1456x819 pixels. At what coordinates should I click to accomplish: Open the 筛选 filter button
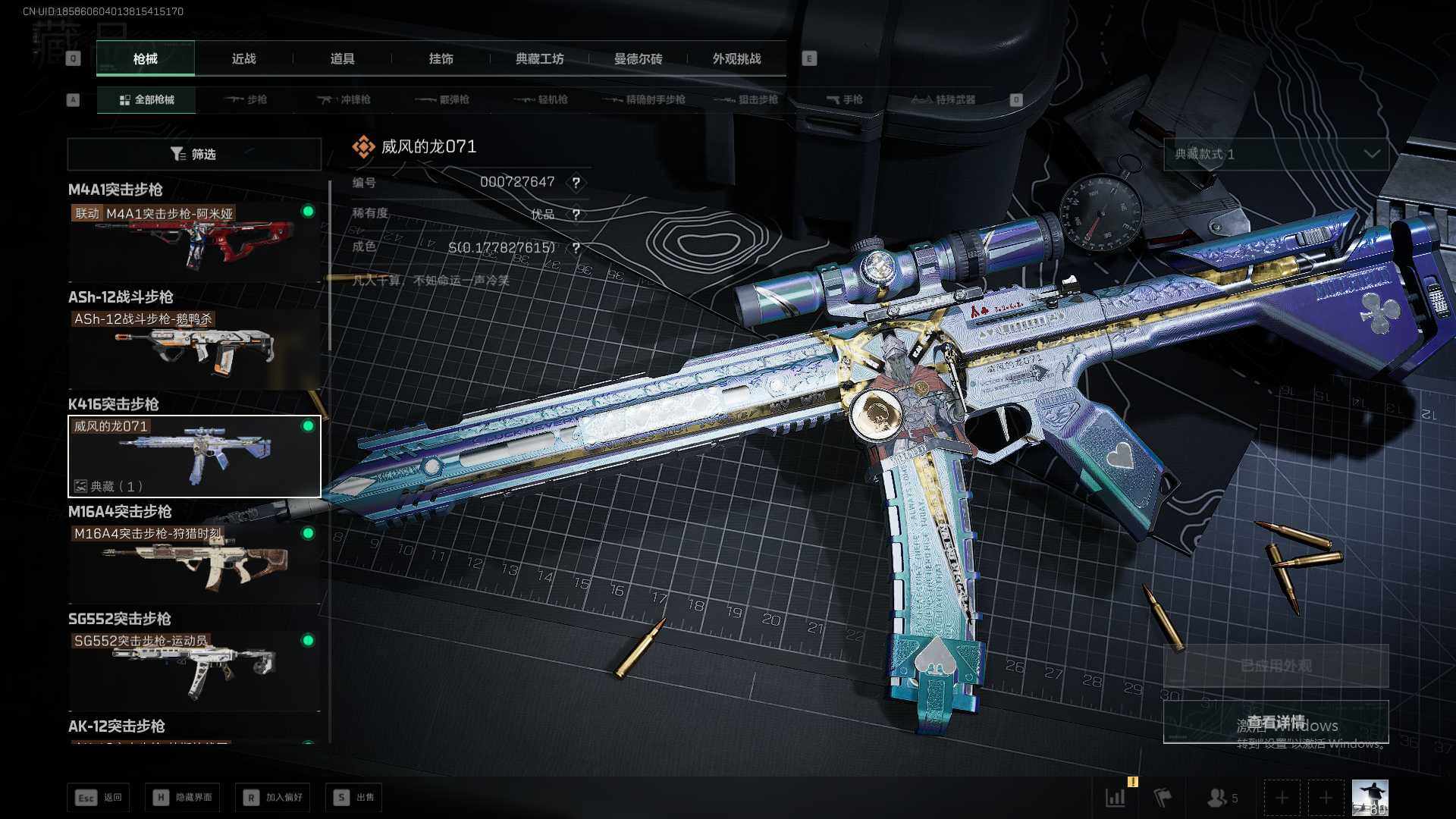(x=194, y=154)
